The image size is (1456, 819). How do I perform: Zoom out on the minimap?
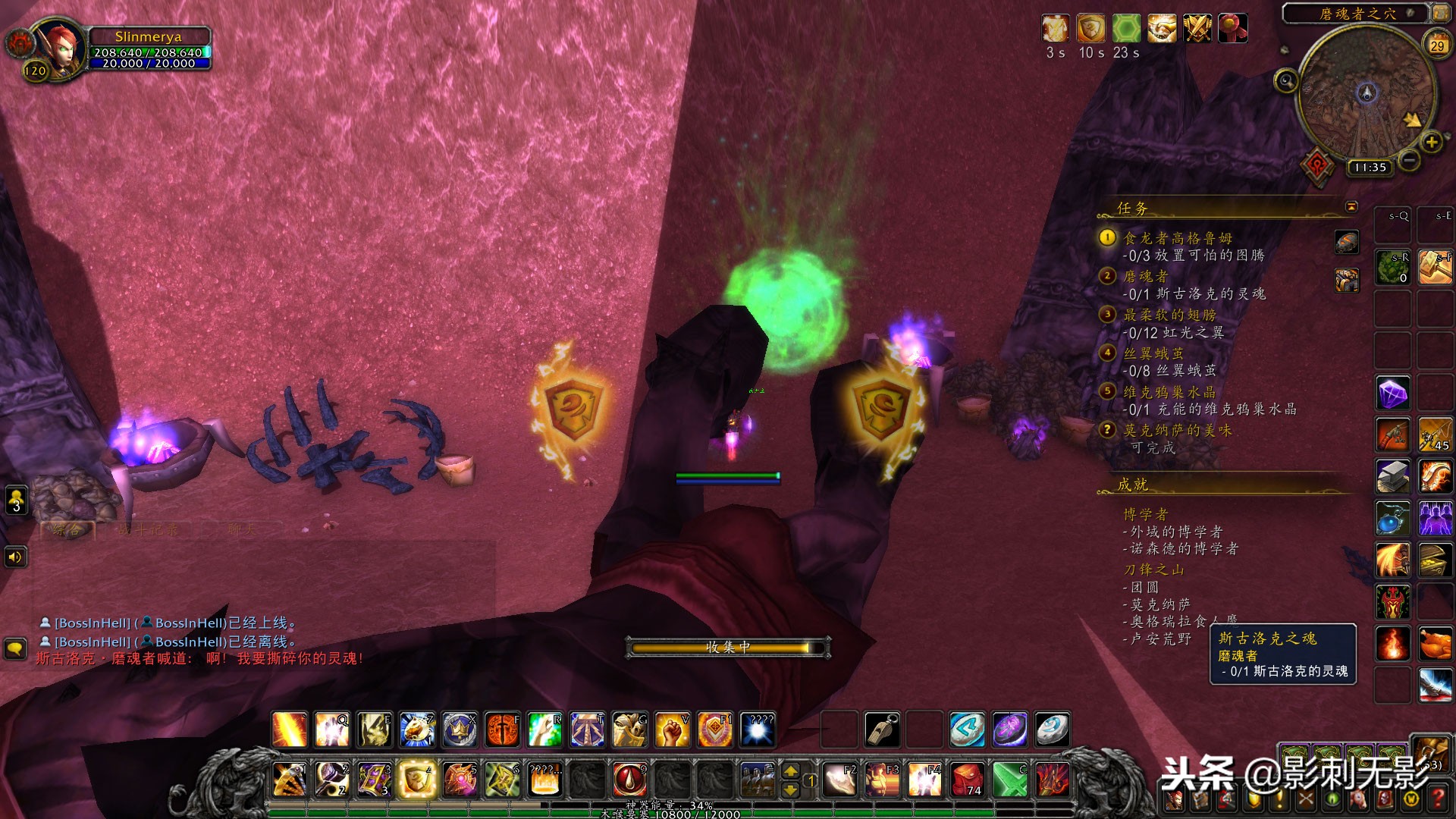tap(1409, 160)
